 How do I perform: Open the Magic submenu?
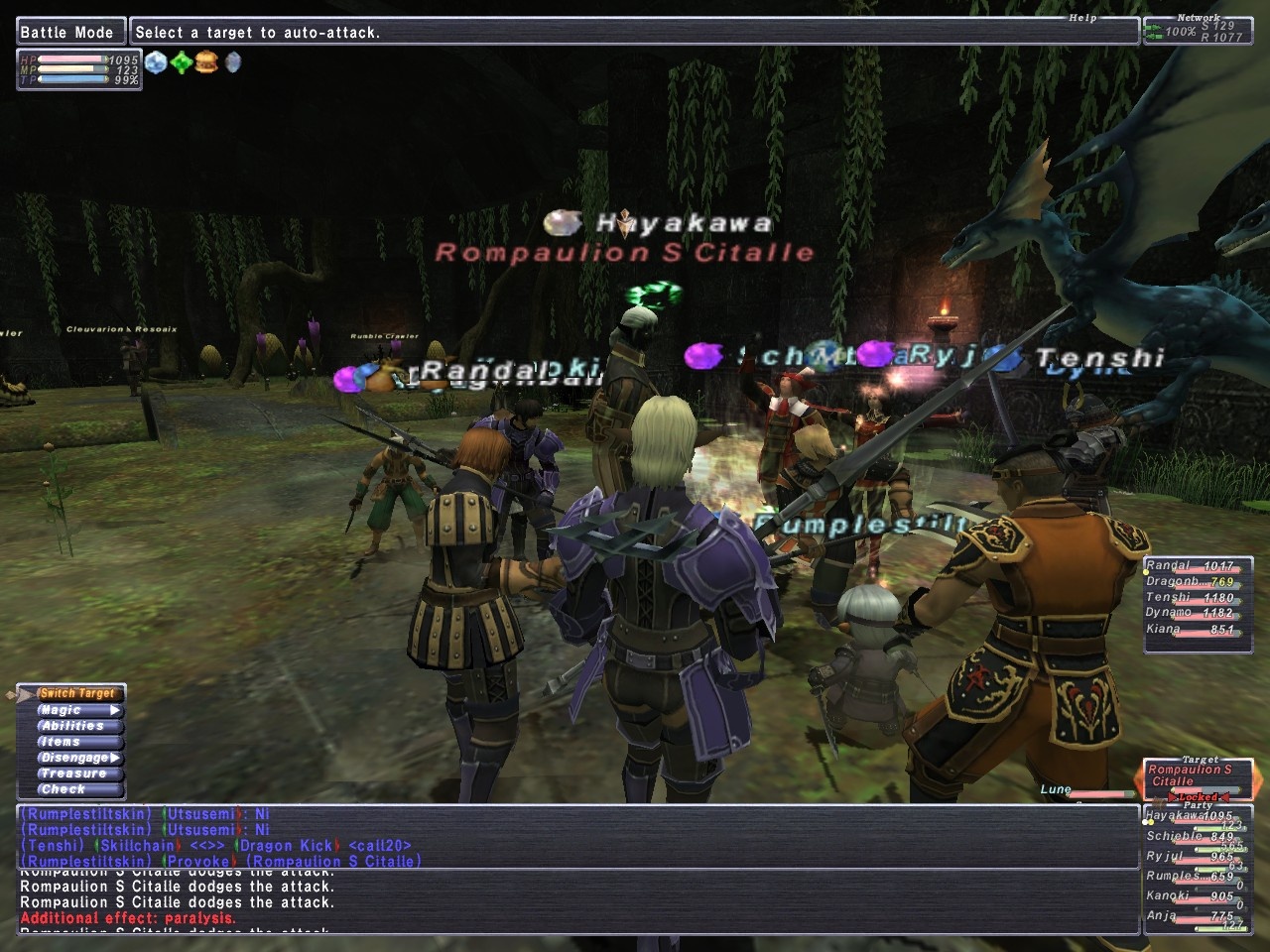tap(76, 710)
